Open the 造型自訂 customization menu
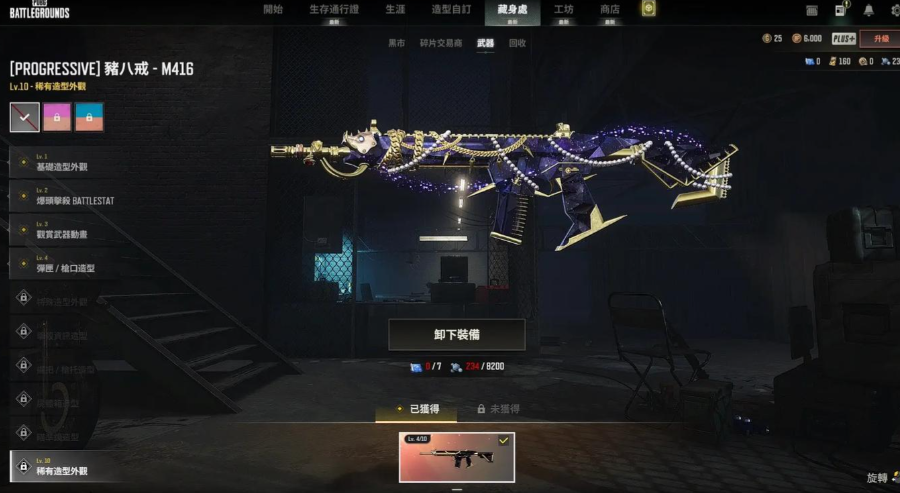This screenshot has height=493, width=900. [x=451, y=10]
